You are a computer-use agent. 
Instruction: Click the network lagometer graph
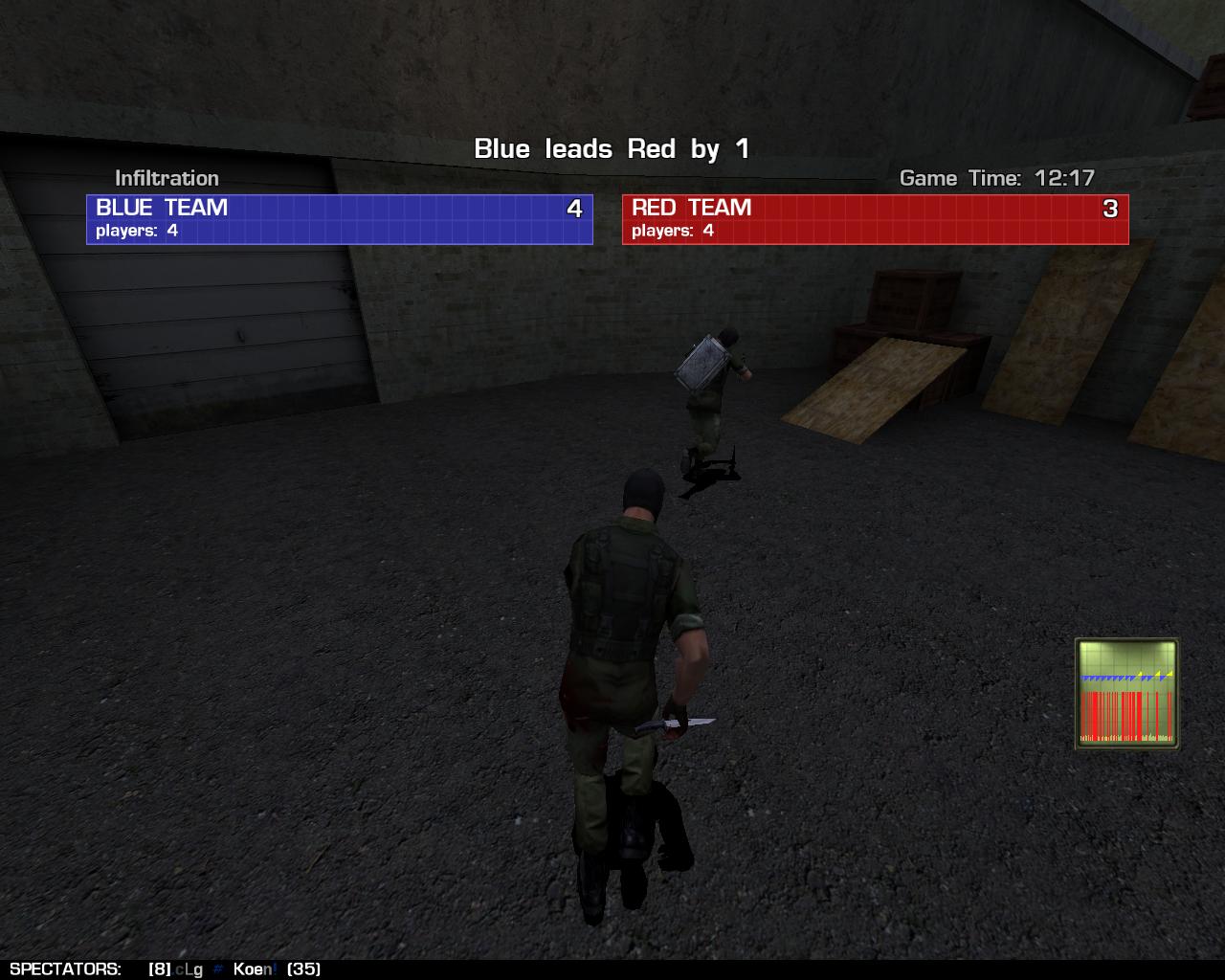pos(1126,694)
